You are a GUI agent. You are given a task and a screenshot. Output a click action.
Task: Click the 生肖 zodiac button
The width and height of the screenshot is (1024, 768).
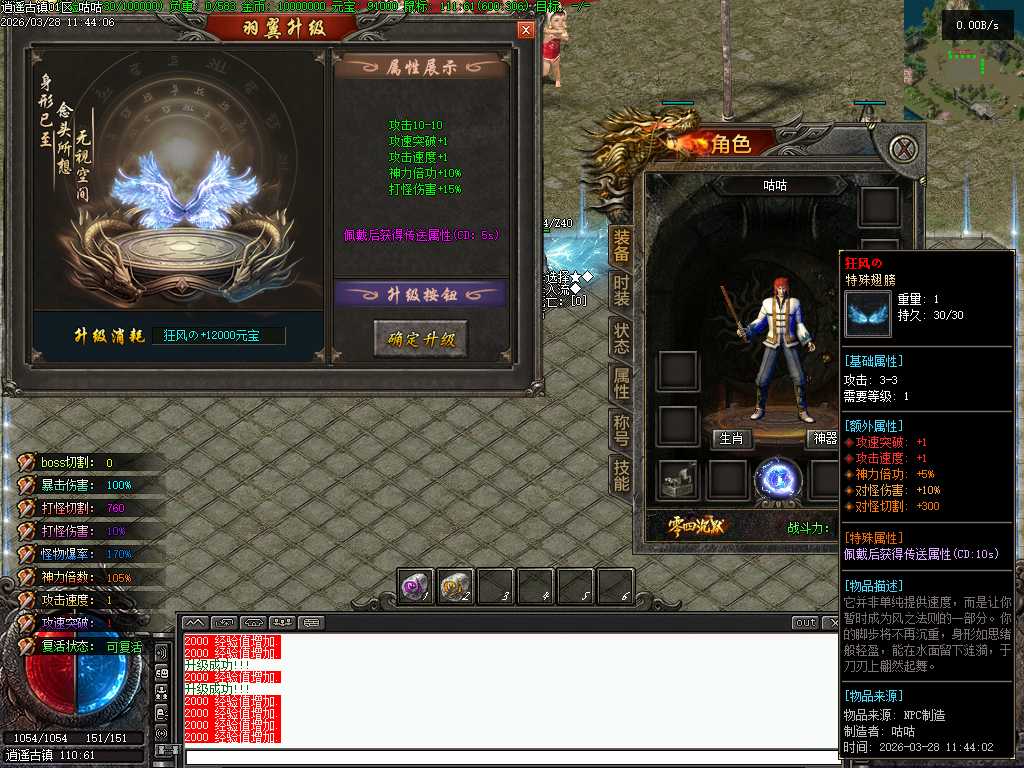731,438
